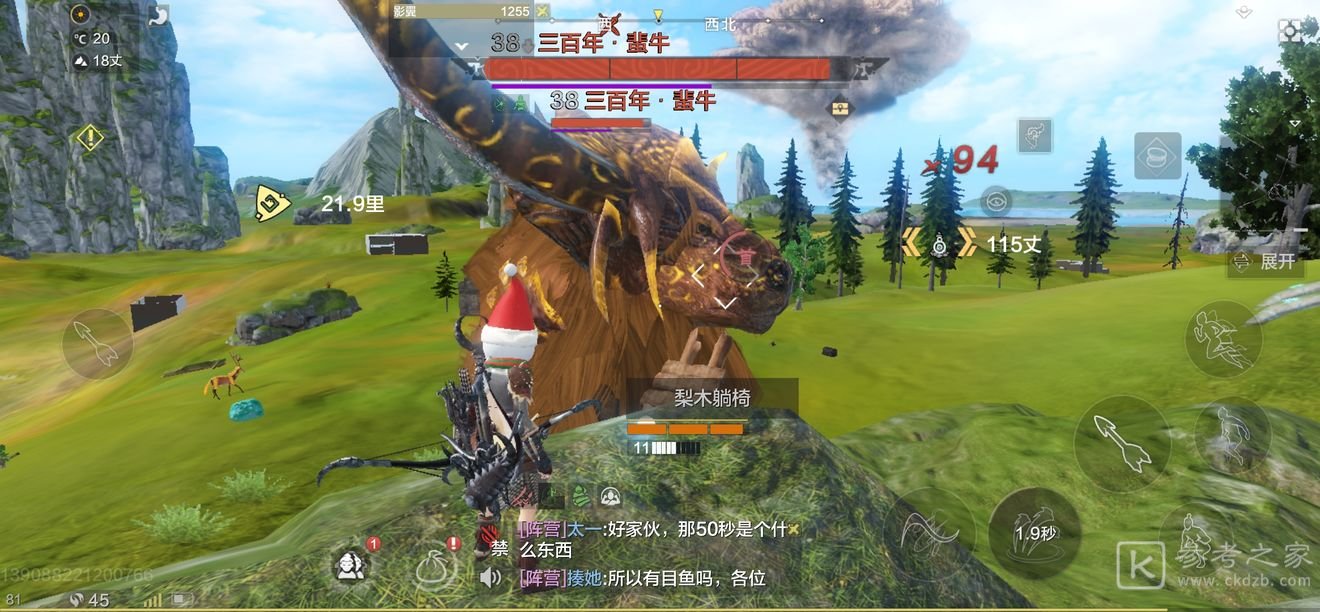
Task: Use the skill showing 1.9秒 cooldown
Action: [x=1034, y=533]
